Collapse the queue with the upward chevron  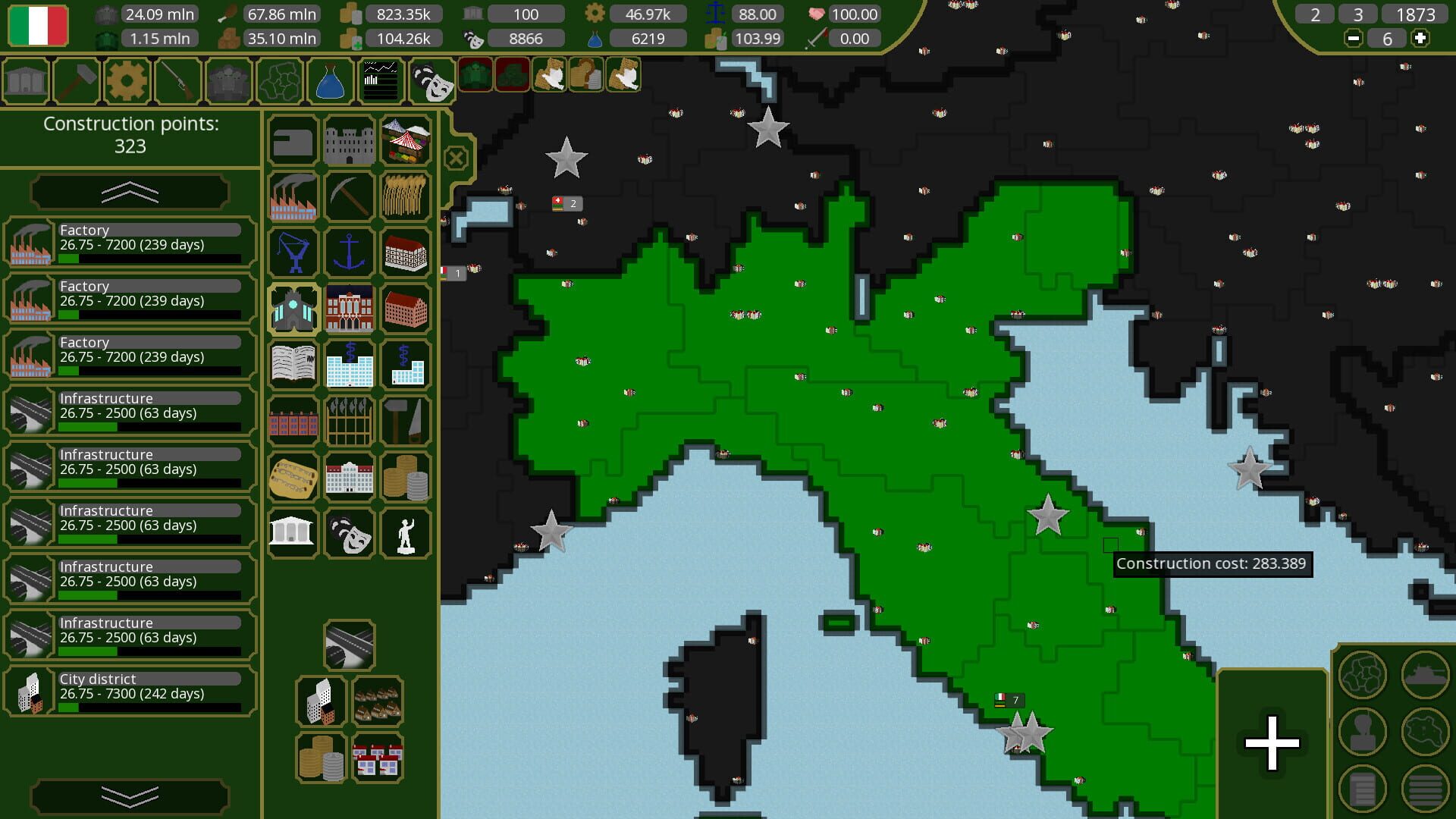click(x=129, y=192)
